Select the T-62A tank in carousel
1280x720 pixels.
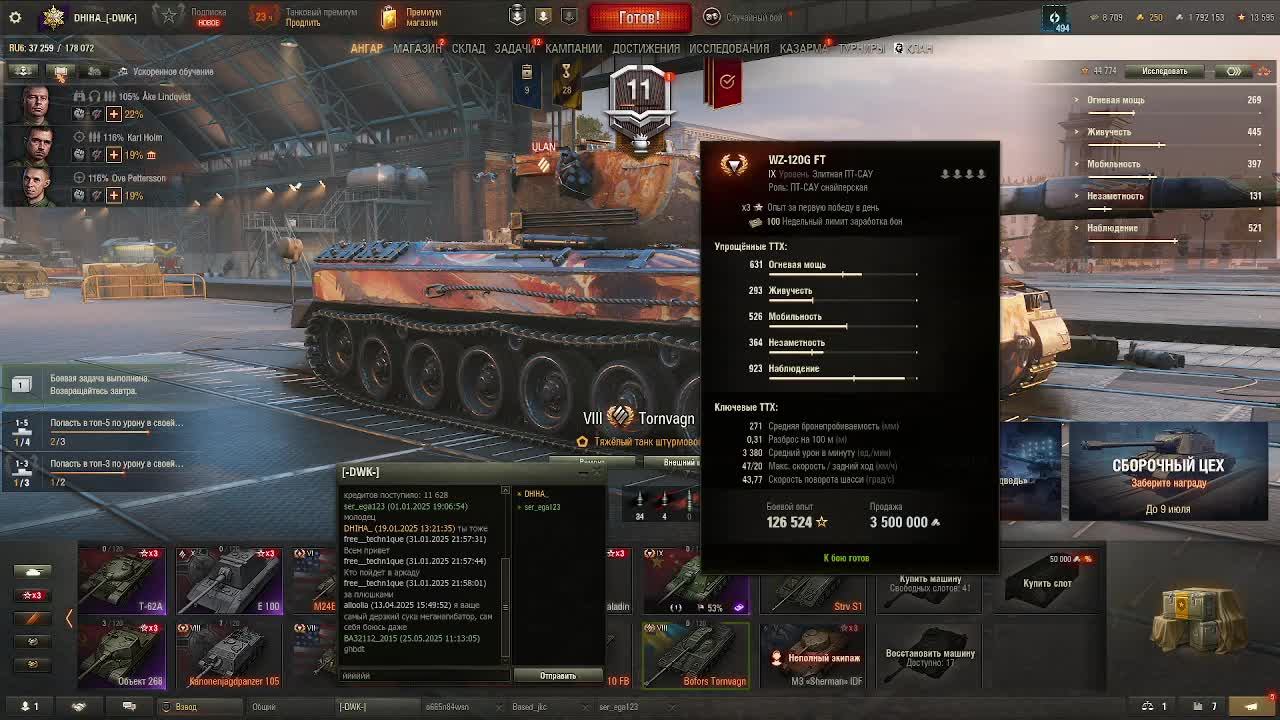[x=122, y=580]
